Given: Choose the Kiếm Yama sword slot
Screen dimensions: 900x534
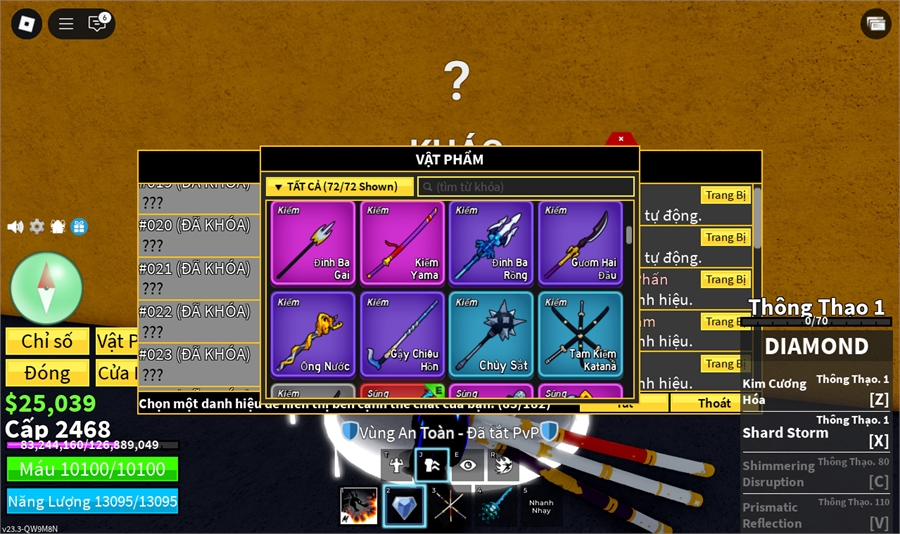Looking at the screenshot, I should coord(401,243).
